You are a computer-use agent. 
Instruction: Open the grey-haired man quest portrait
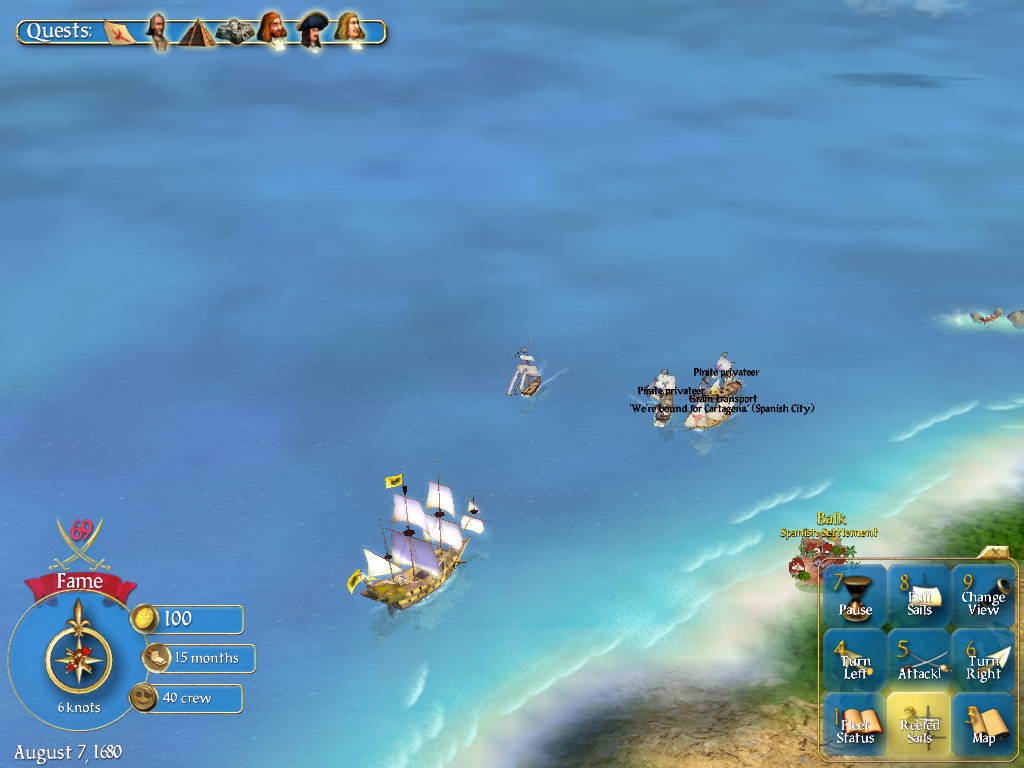coord(157,30)
